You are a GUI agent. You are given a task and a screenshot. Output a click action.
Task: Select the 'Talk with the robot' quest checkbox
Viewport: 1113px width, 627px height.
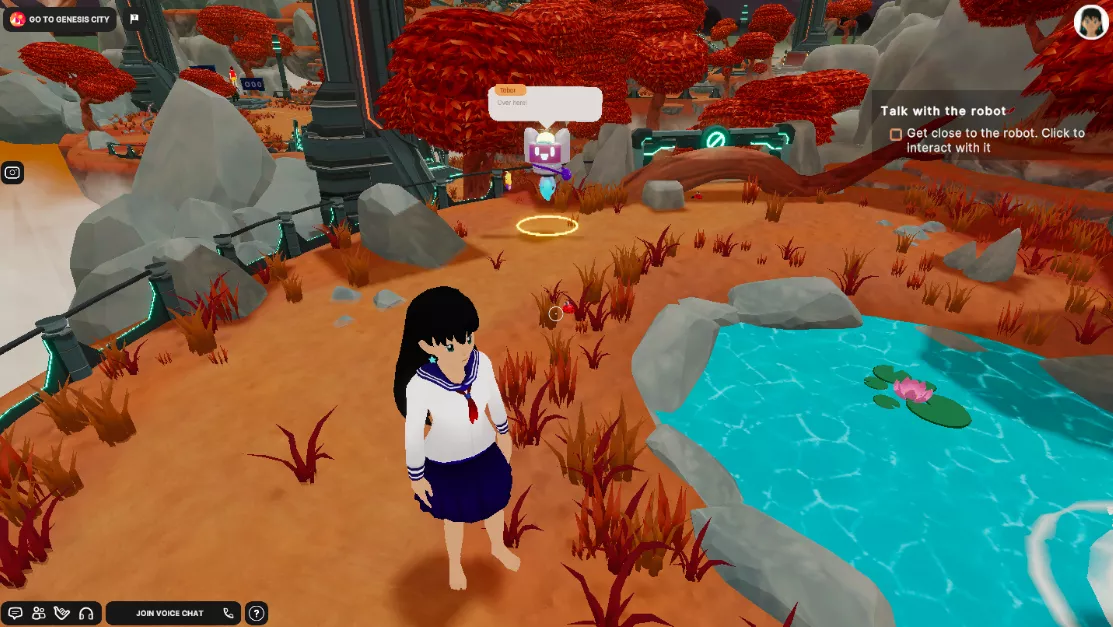pos(896,134)
